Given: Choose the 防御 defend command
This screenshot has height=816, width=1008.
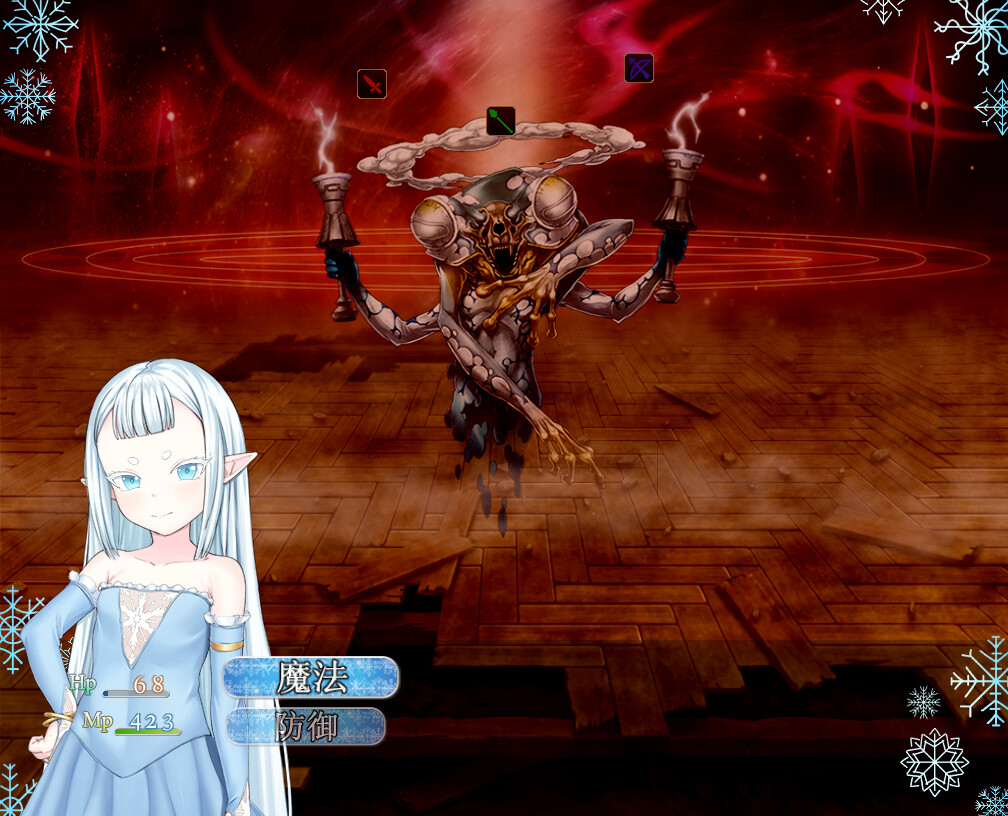Looking at the screenshot, I should [x=306, y=727].
